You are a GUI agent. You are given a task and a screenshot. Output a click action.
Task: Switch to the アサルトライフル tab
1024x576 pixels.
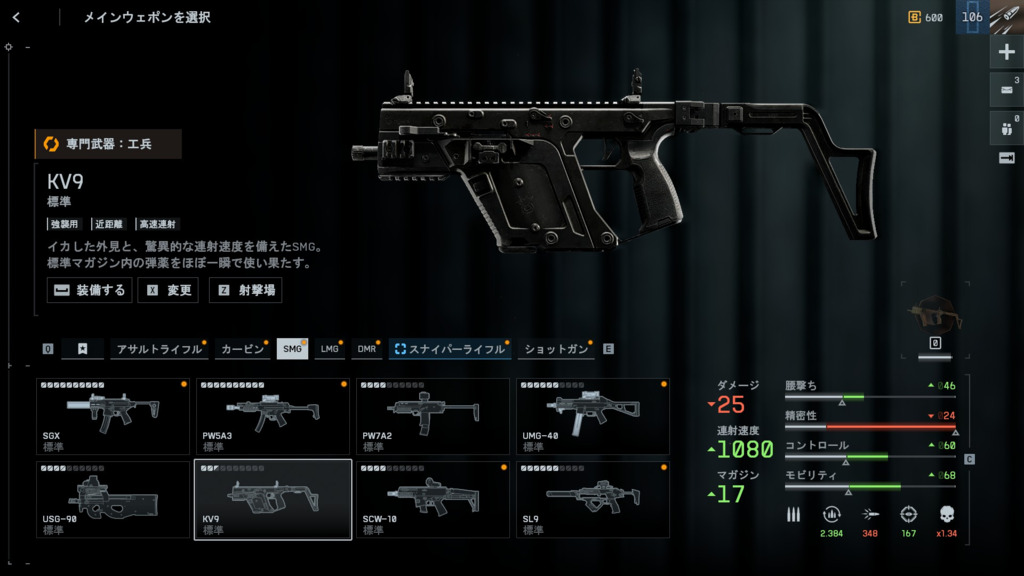coord(158,349)
